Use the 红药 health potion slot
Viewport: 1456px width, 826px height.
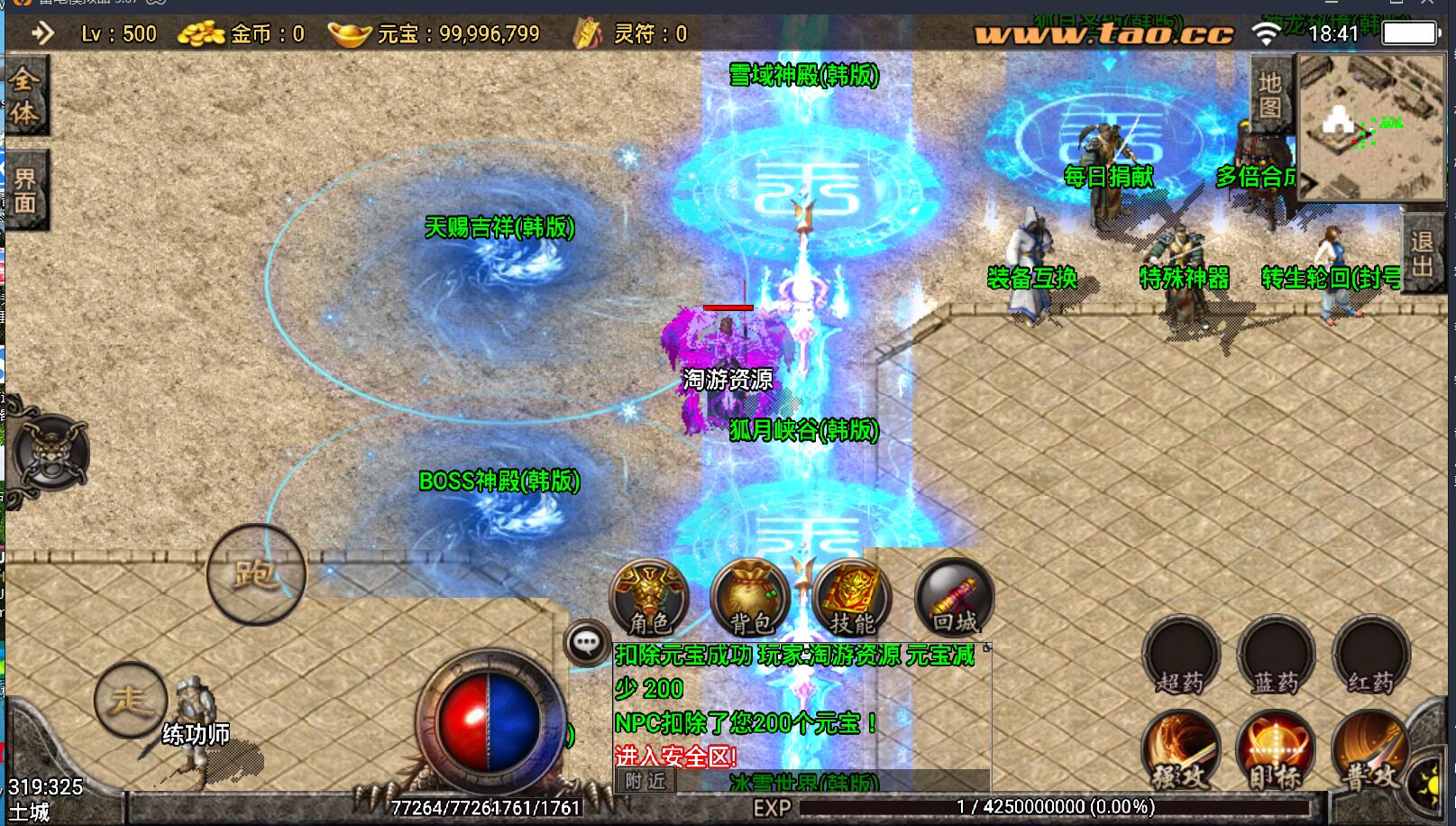[1370, 656]
